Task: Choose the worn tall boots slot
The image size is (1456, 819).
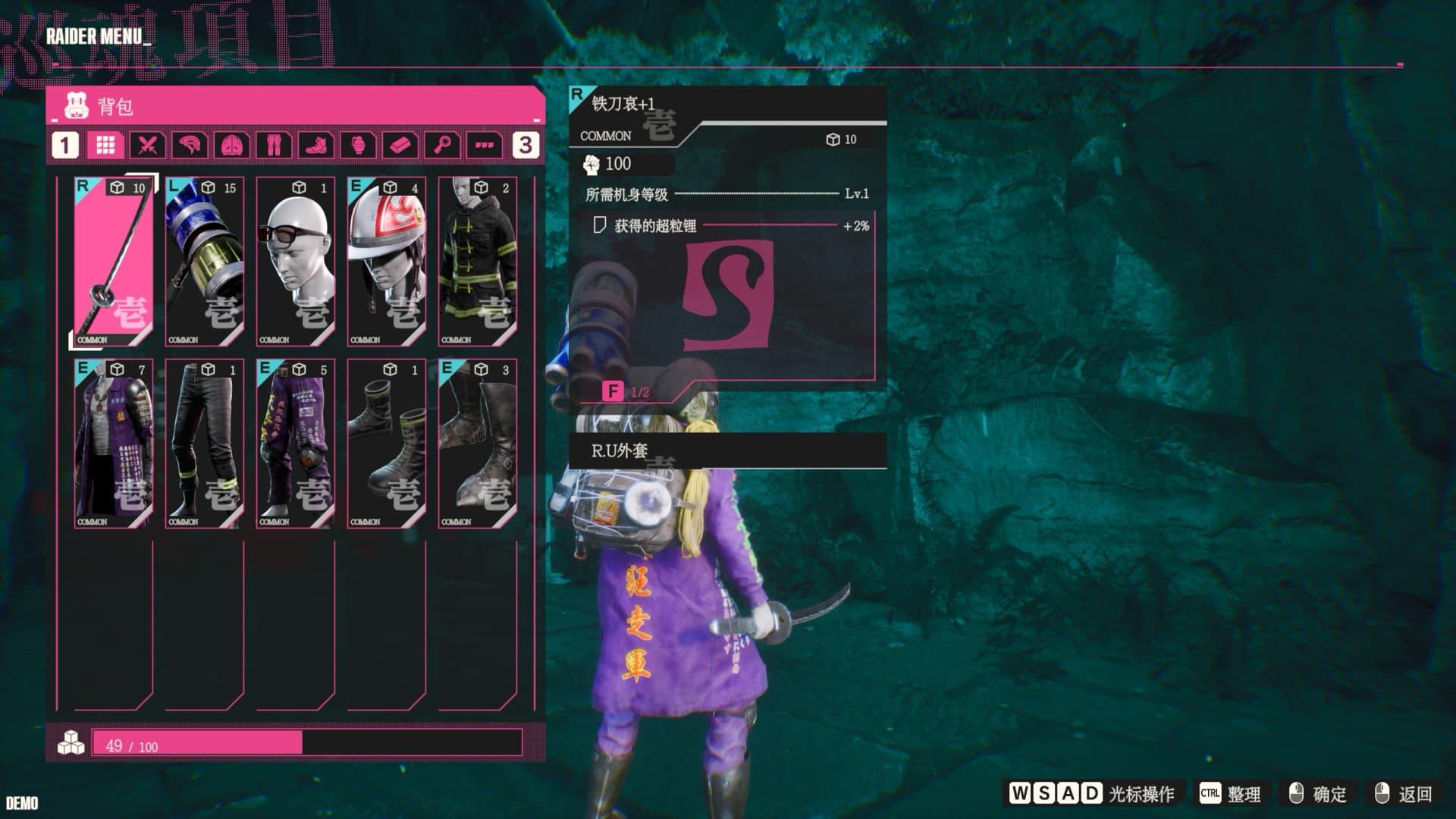Action: (x=478, y=444)
